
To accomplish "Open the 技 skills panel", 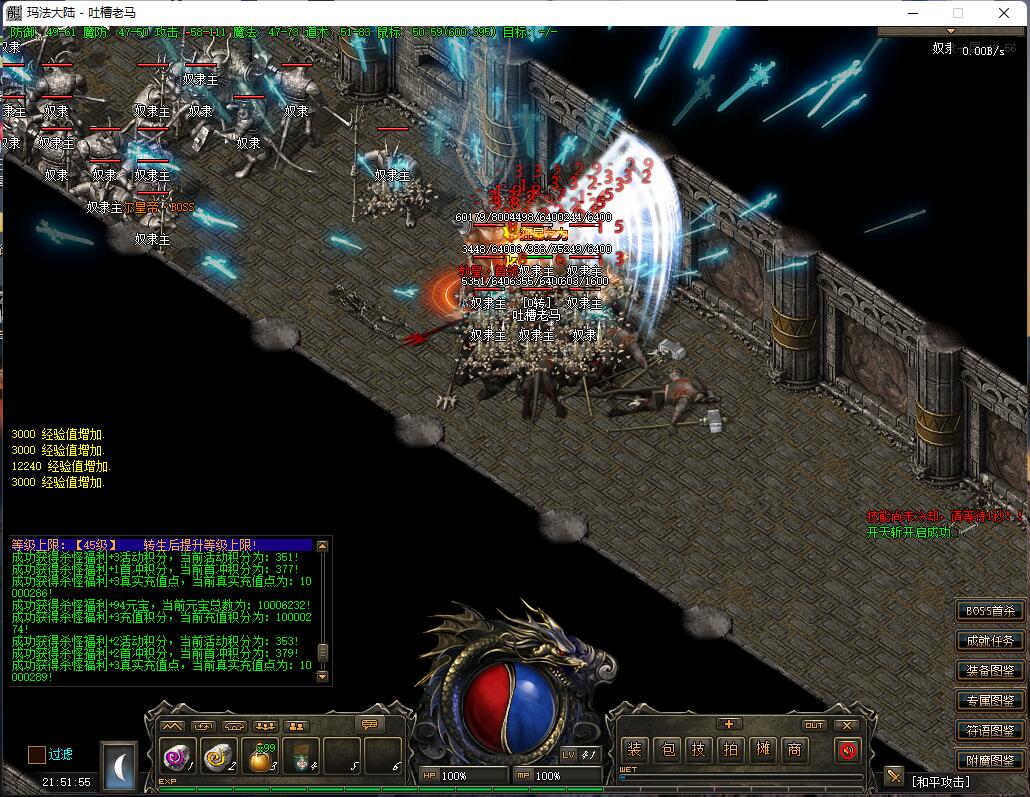I will coord(699,750).
